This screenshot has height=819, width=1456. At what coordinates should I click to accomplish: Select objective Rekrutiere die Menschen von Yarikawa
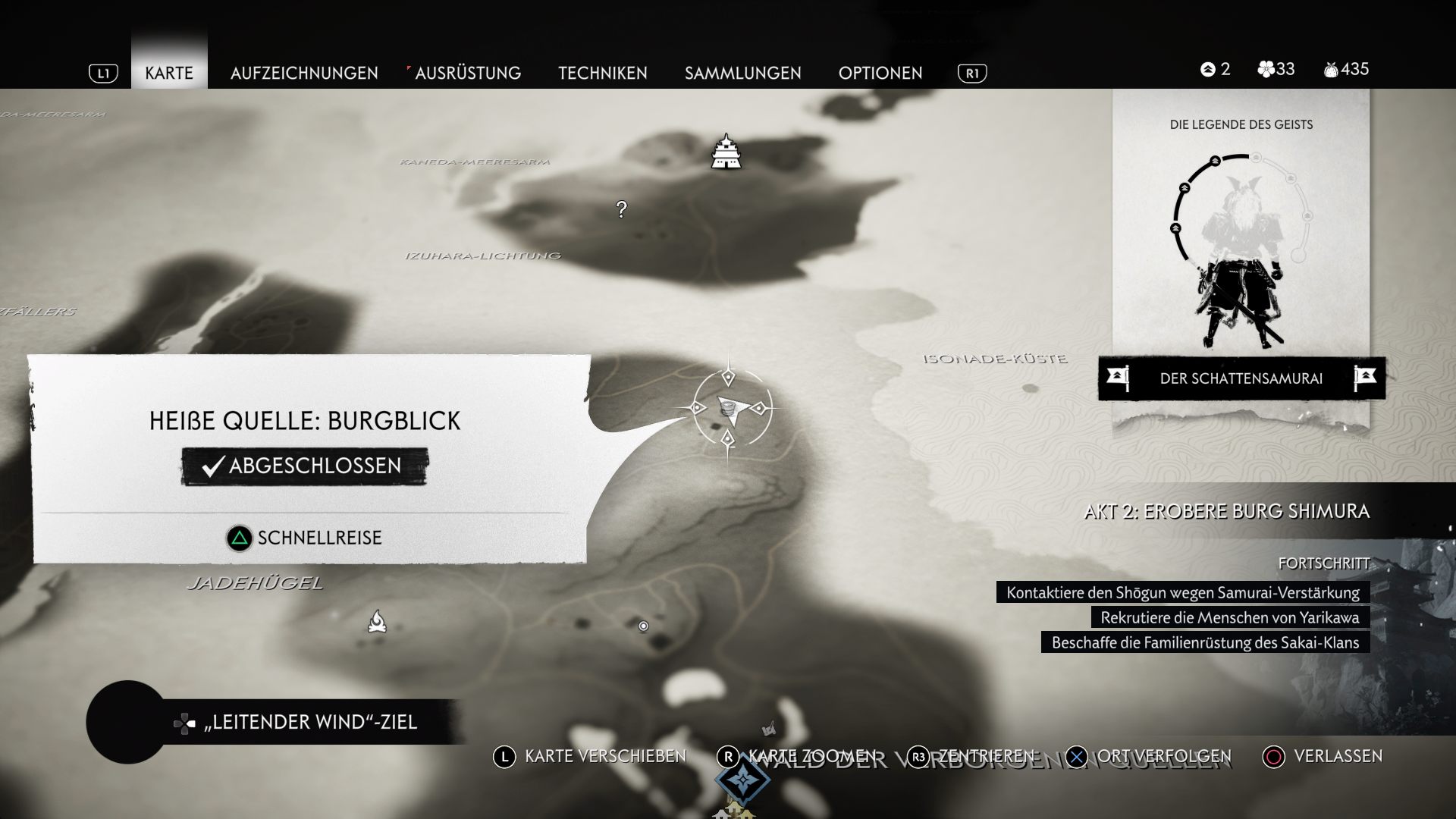1229,617
